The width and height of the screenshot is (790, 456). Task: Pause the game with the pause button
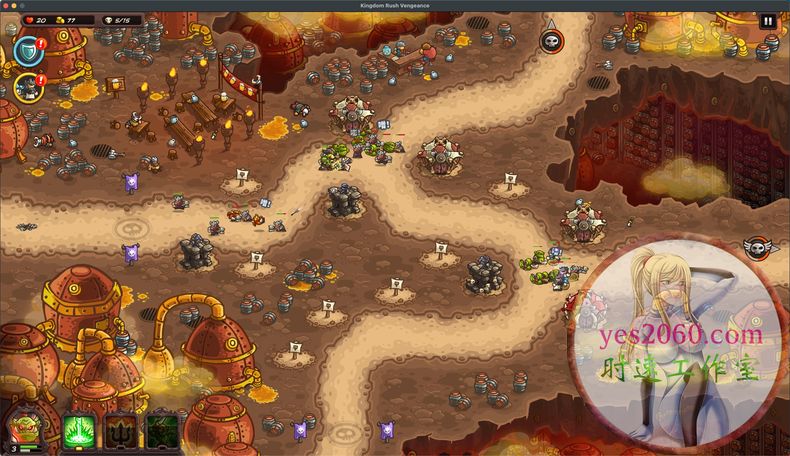tap(768, 21)
